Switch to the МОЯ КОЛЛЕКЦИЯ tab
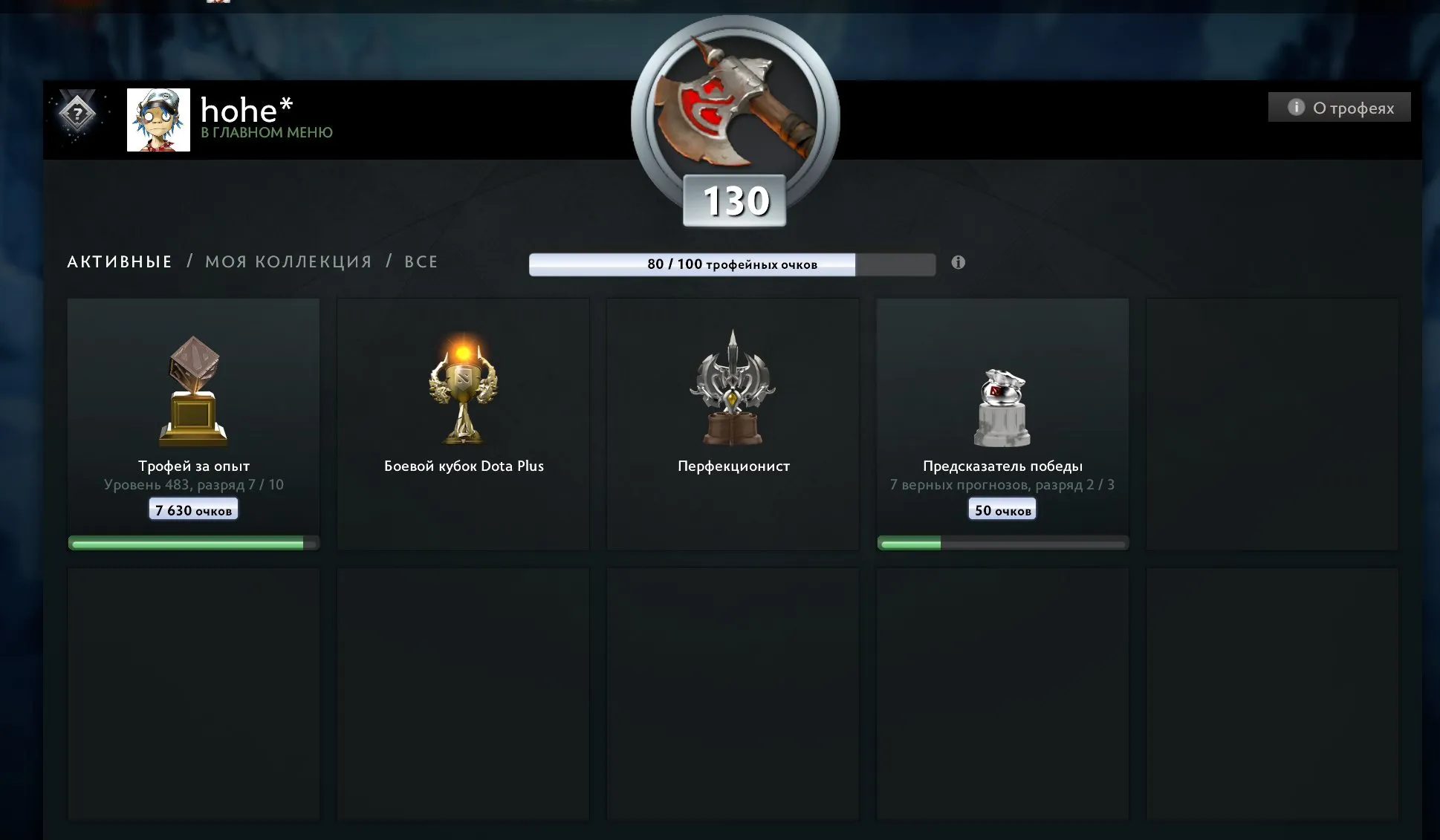 [288, 261]
